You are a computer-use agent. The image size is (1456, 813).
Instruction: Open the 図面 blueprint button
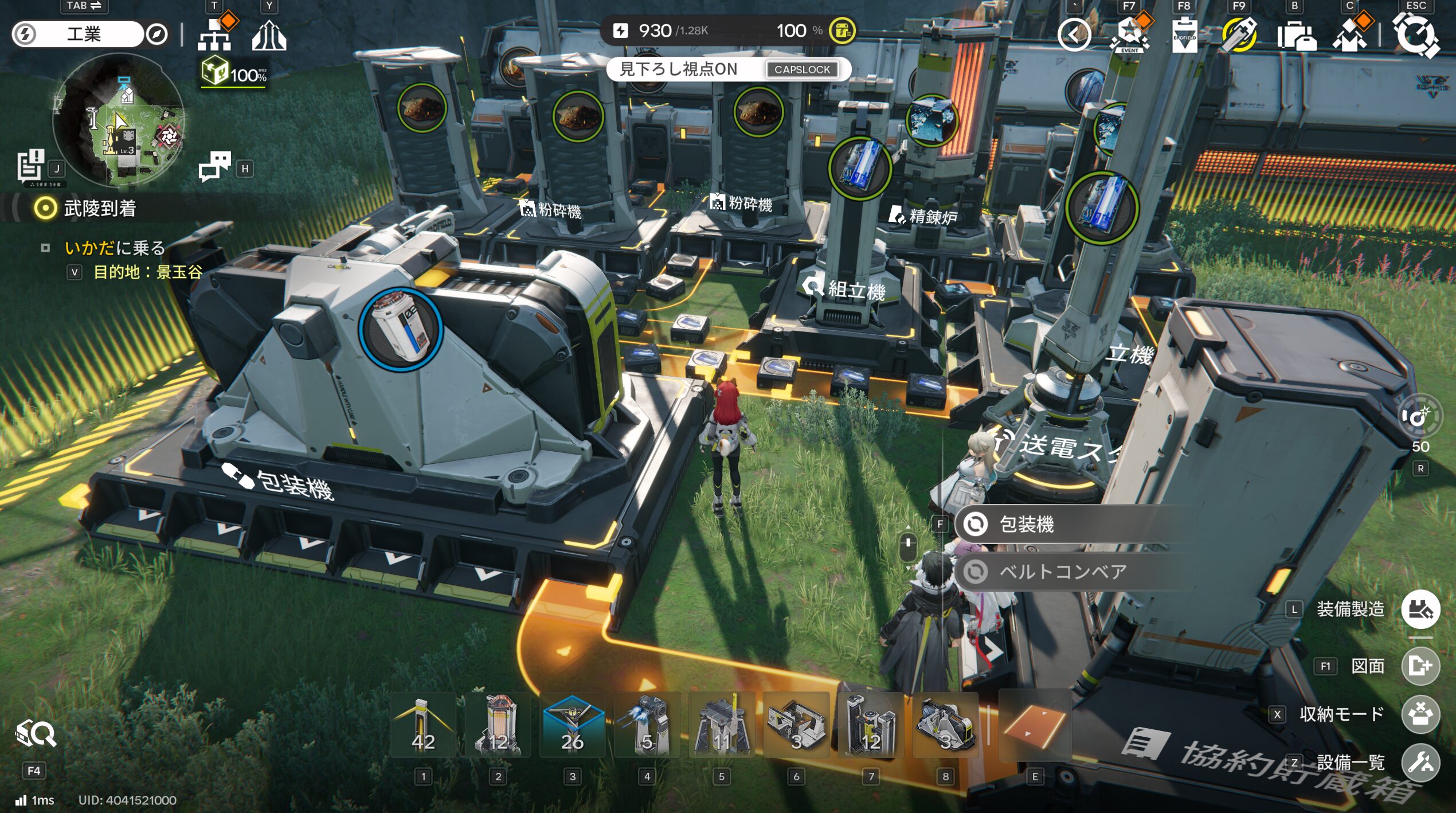tap(1420, 666)
